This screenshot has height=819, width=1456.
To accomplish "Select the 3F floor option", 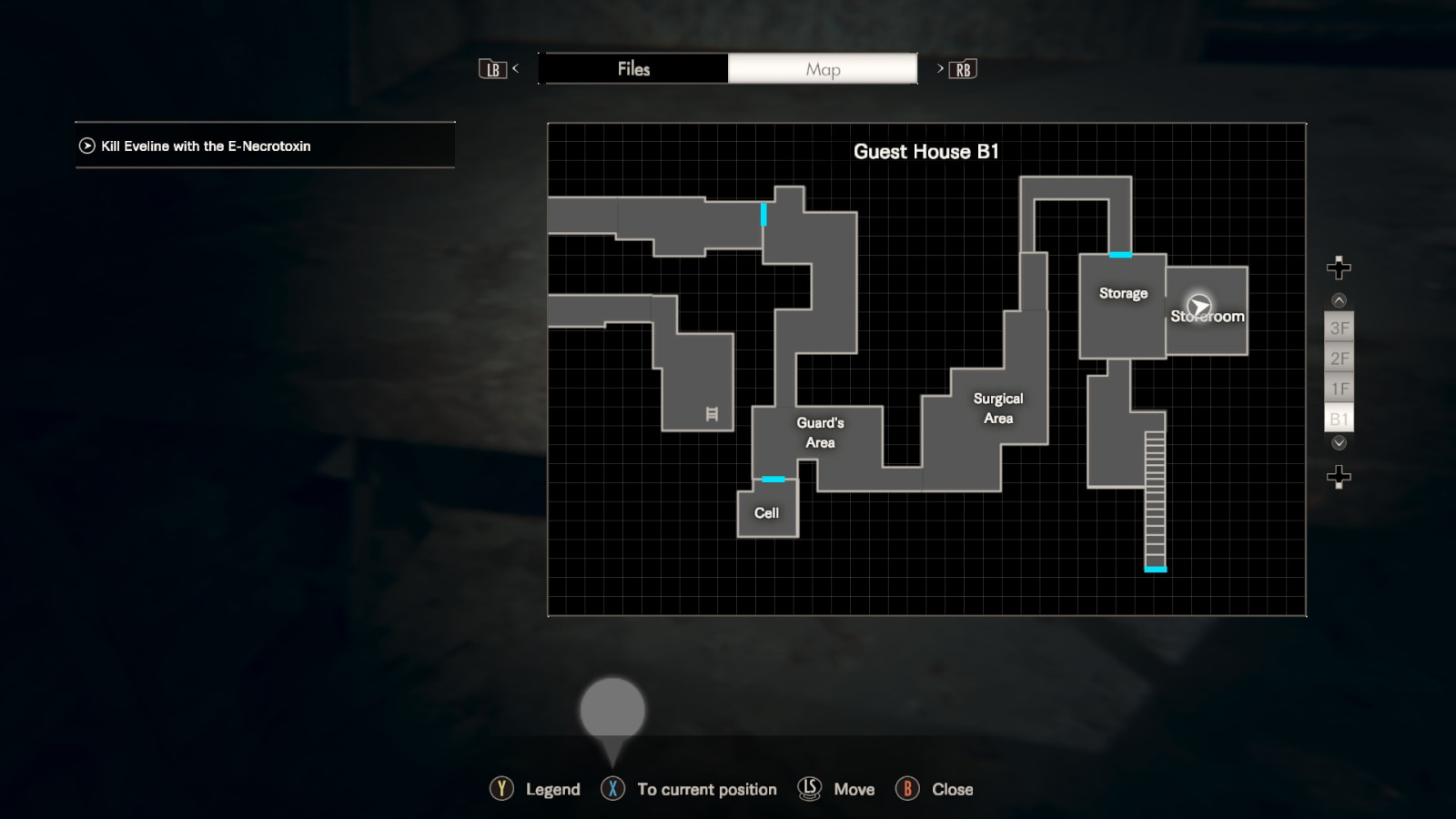I will click(1339, 328).
